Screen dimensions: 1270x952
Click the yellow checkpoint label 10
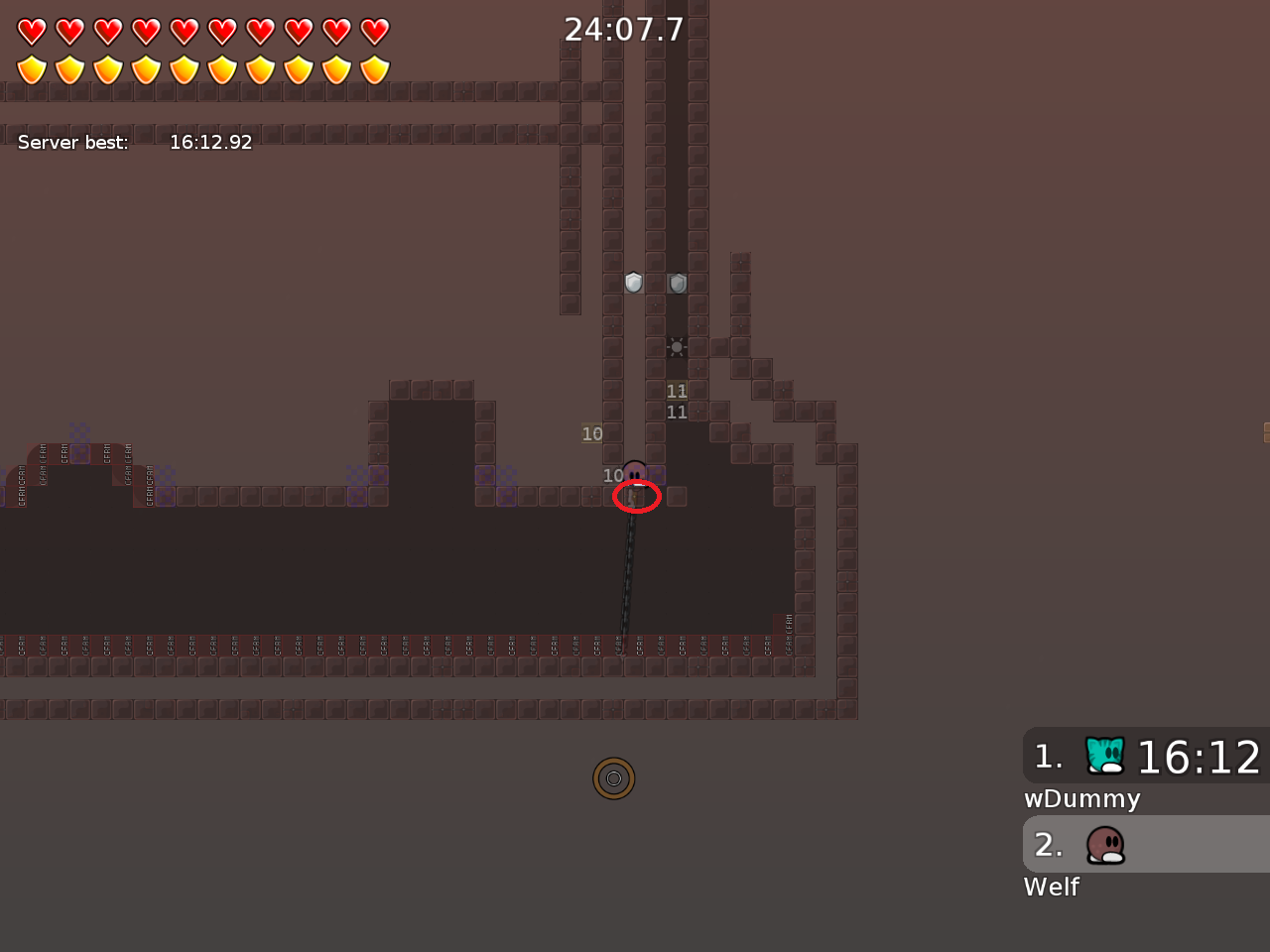coord(592,433)
